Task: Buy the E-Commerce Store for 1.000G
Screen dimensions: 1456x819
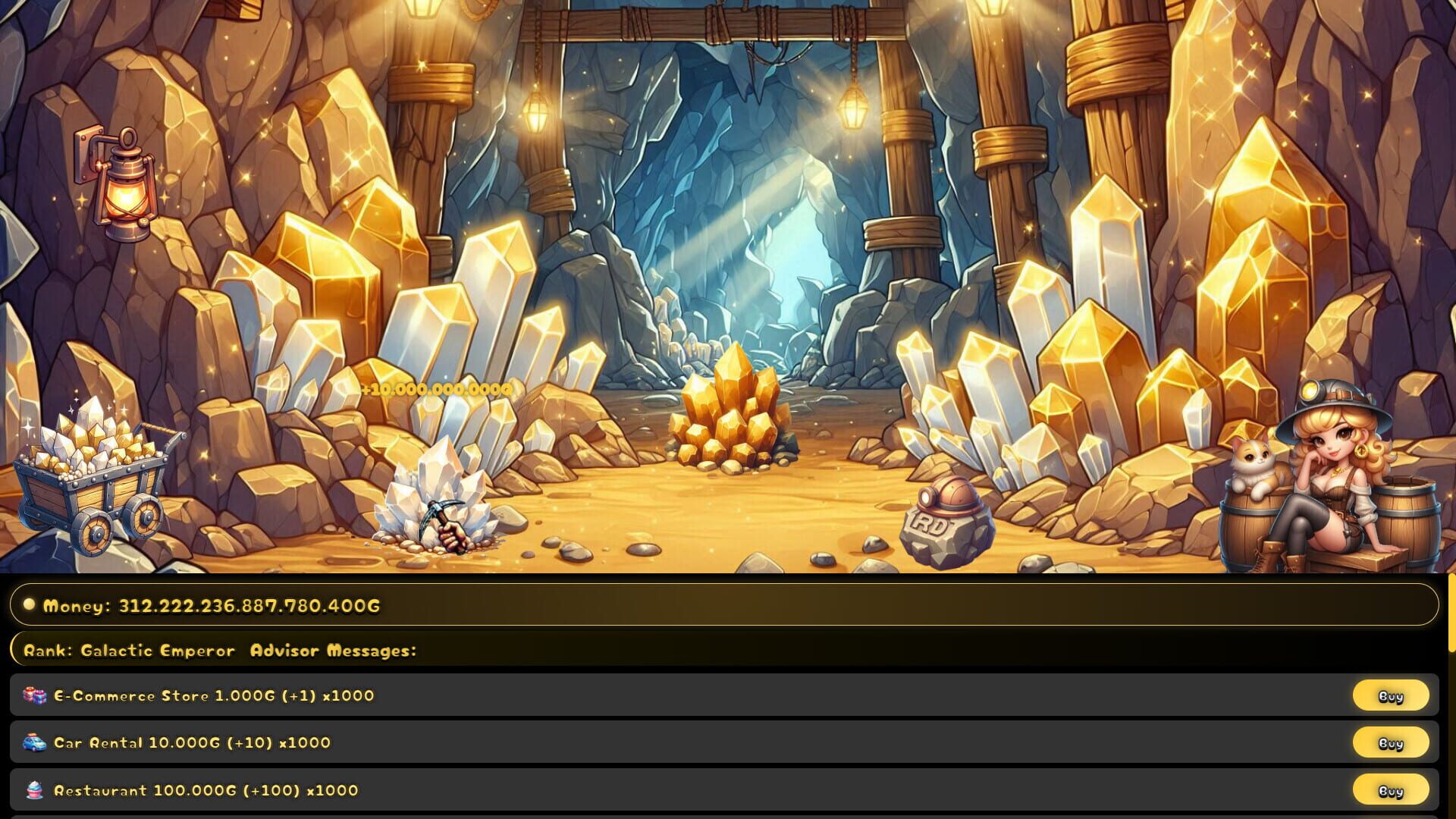Action: point(1391,695)
